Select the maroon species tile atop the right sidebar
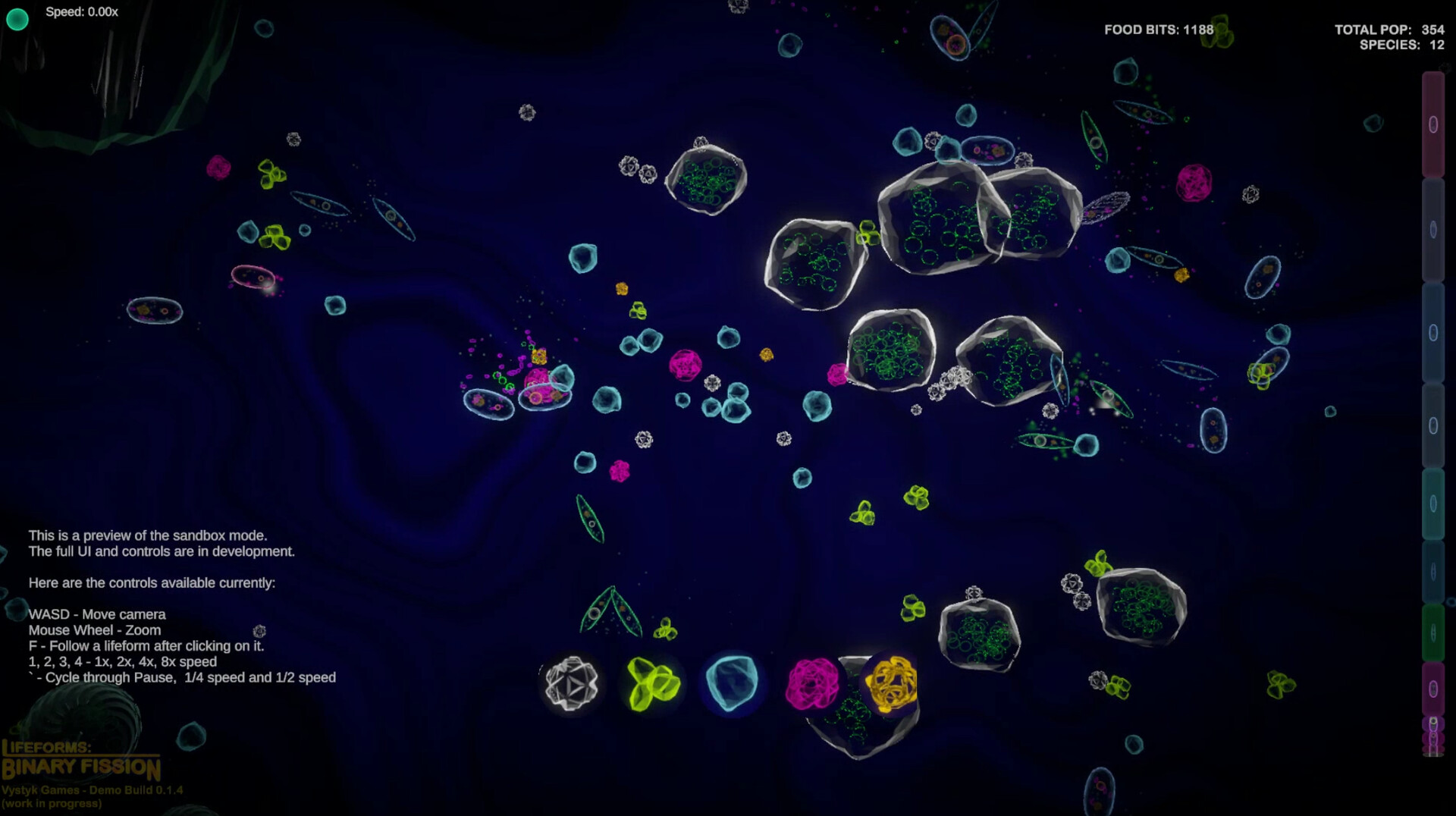The height and width of the screenshot is (816, 1456). [x=1433, y=121]
